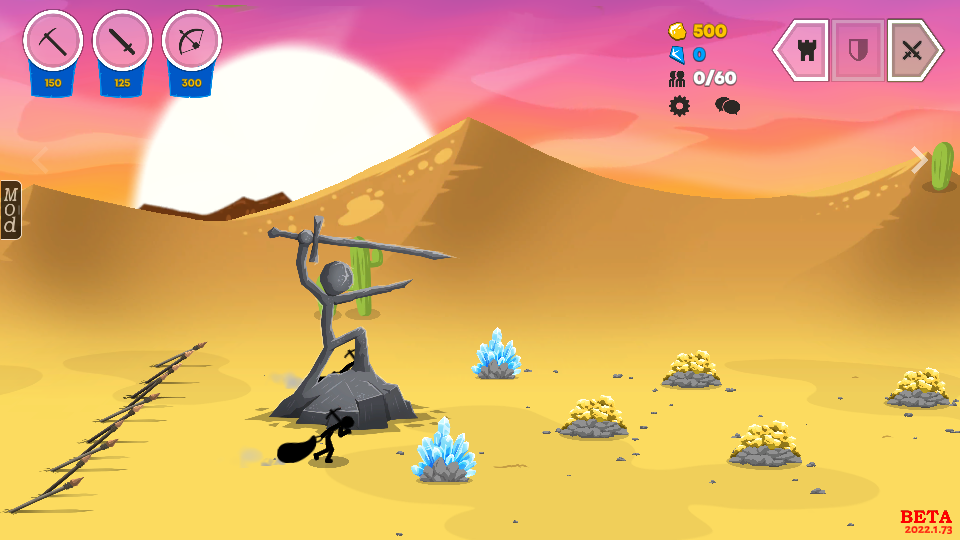960x540 pixels.
Task: Activate the crossed swords attack command
Action: 912,50
